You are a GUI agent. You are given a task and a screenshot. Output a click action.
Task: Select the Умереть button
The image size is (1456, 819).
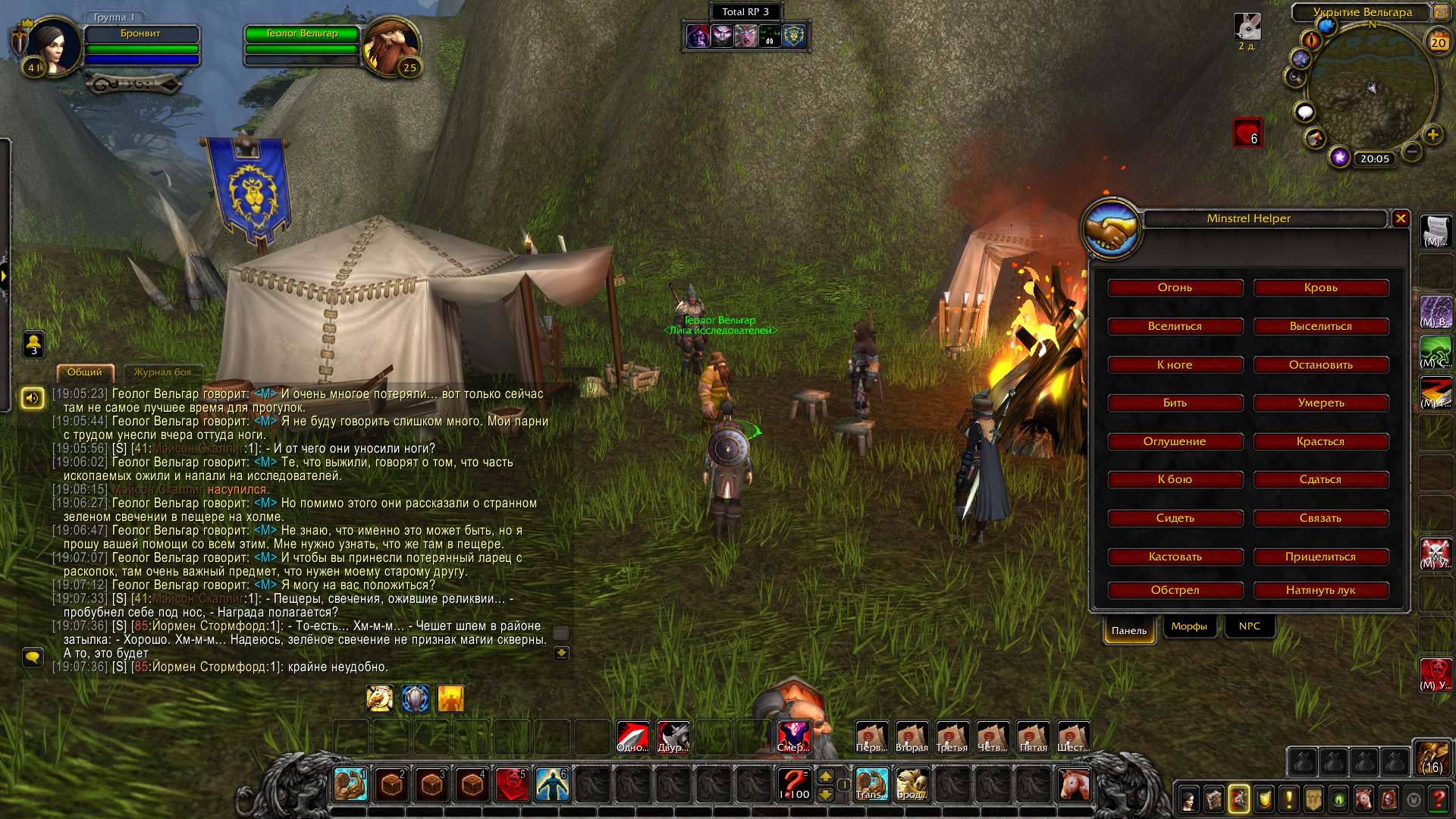pyautogui.click(x=1320, y=403)
